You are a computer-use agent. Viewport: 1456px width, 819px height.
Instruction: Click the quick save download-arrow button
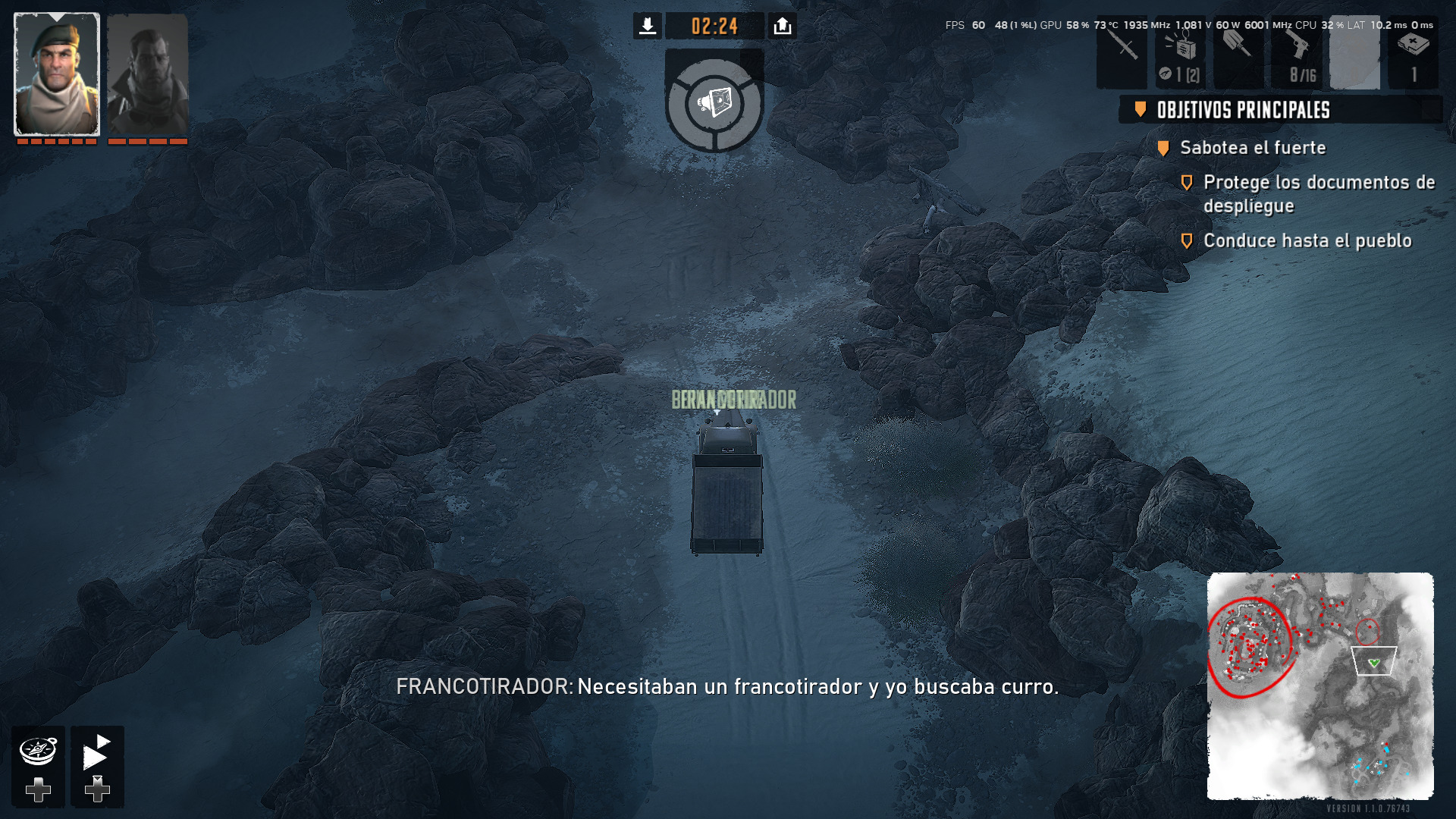647,27
